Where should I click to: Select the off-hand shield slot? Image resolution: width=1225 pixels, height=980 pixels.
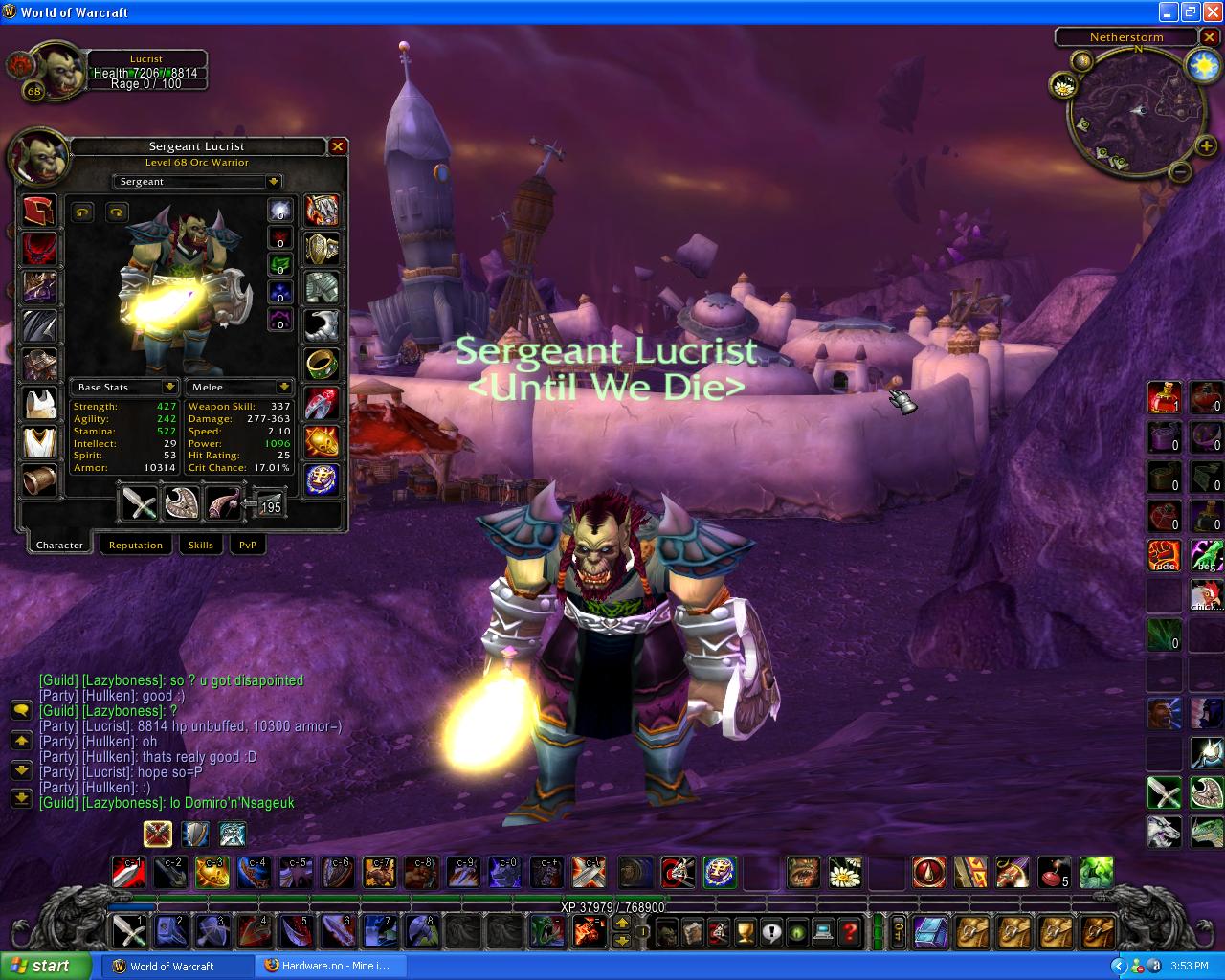[181, 502]
